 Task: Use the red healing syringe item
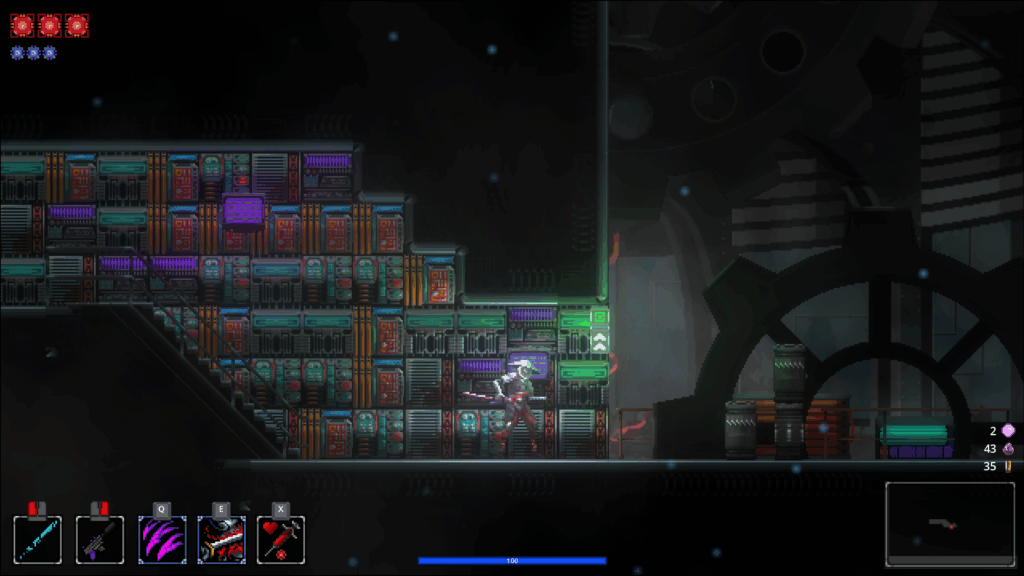(281, 539)
